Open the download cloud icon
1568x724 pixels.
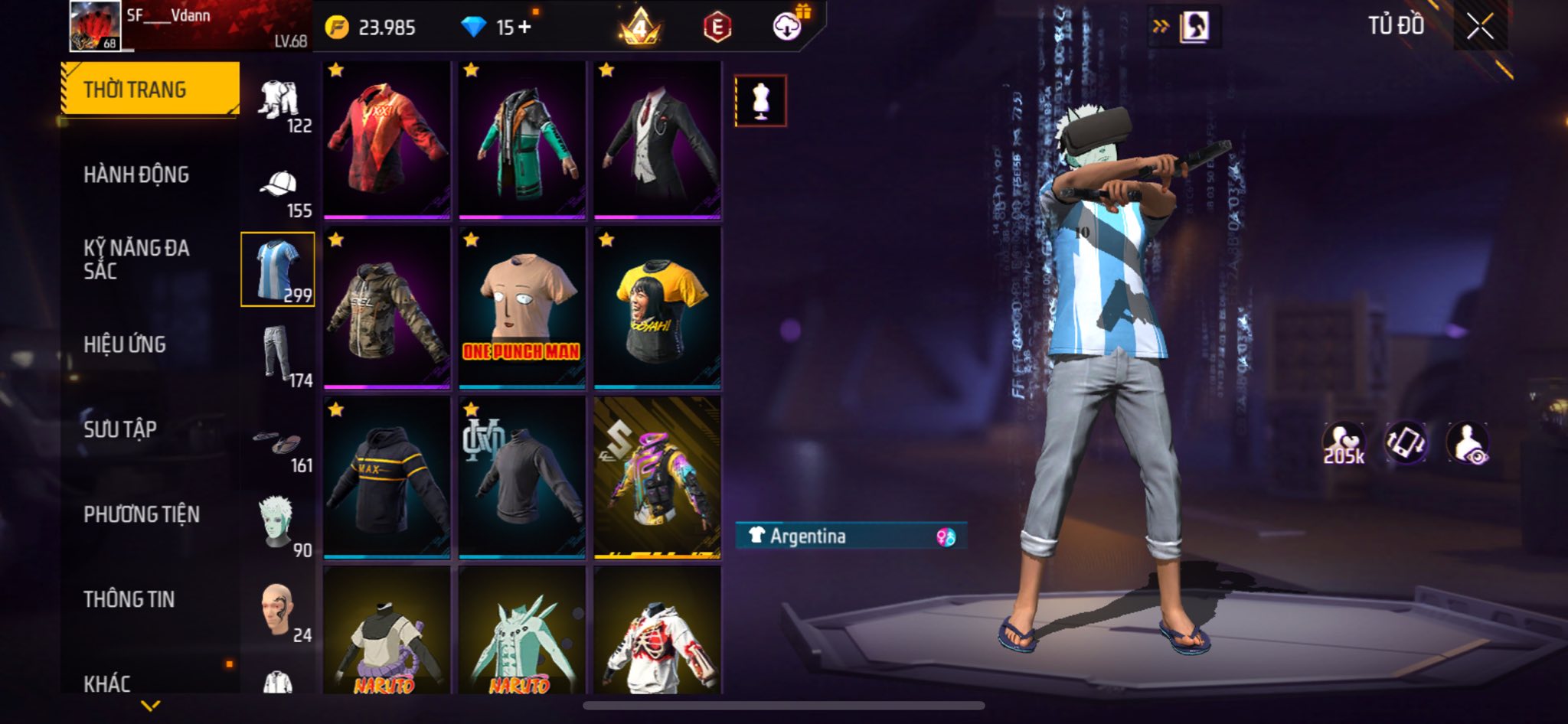click(787, 28)
